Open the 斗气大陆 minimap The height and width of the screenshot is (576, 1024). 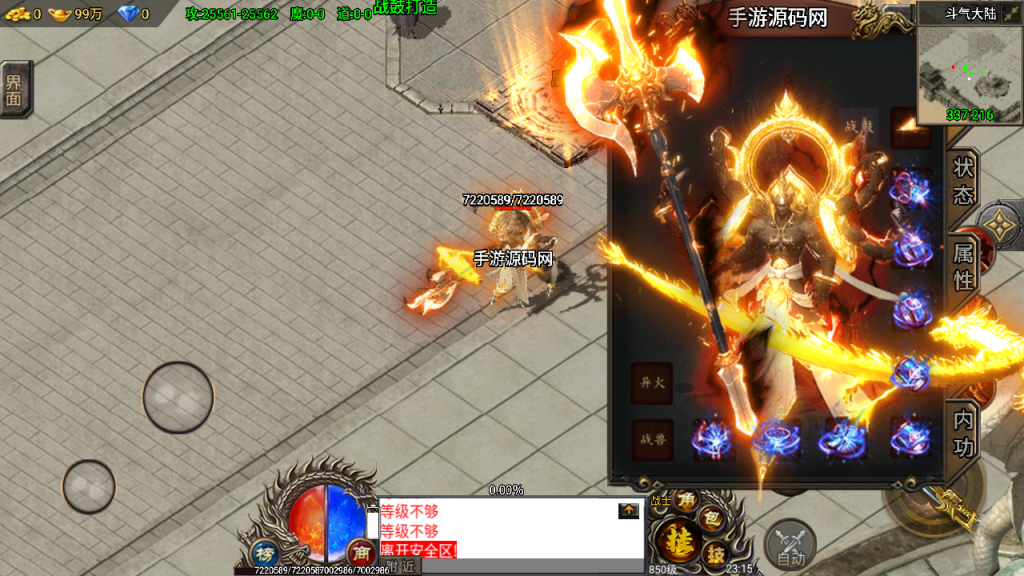click(955, 75)
